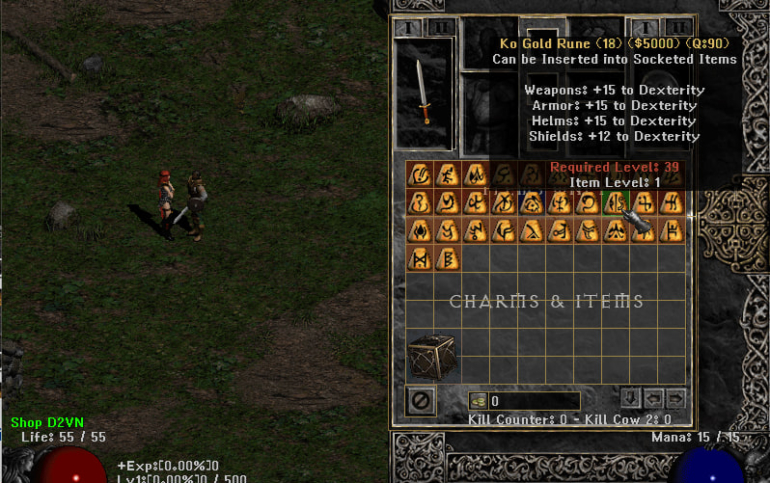The image size is (770, 483).
Task: Select tab I above the off-hand slot
Action: tap(644, 27)
